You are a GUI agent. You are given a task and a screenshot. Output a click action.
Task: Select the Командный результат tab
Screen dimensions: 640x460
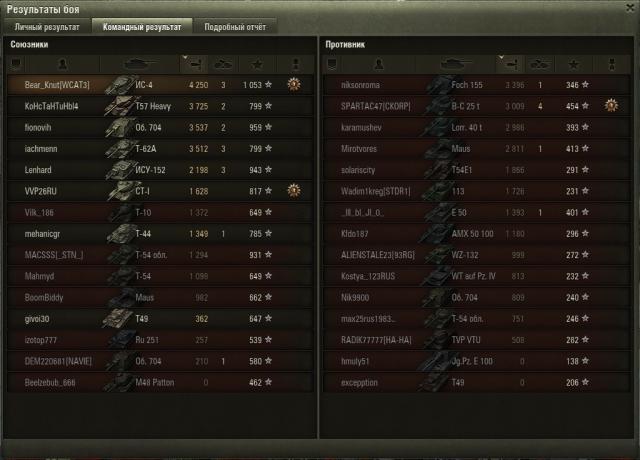pyautogui.click(x=140, y=27)
